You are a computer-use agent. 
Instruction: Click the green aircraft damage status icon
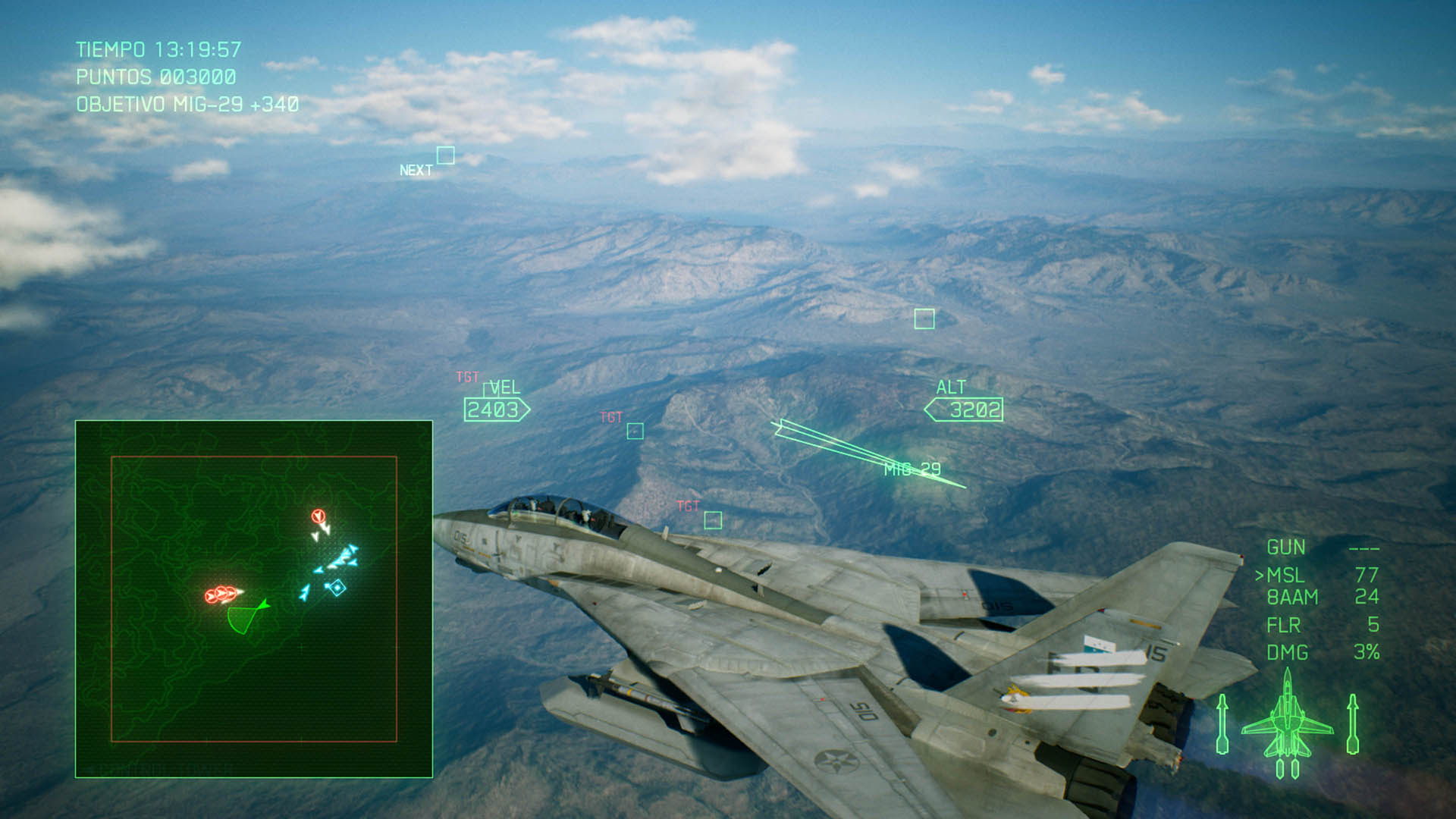pyautogui.click(x=1287, y=724)
